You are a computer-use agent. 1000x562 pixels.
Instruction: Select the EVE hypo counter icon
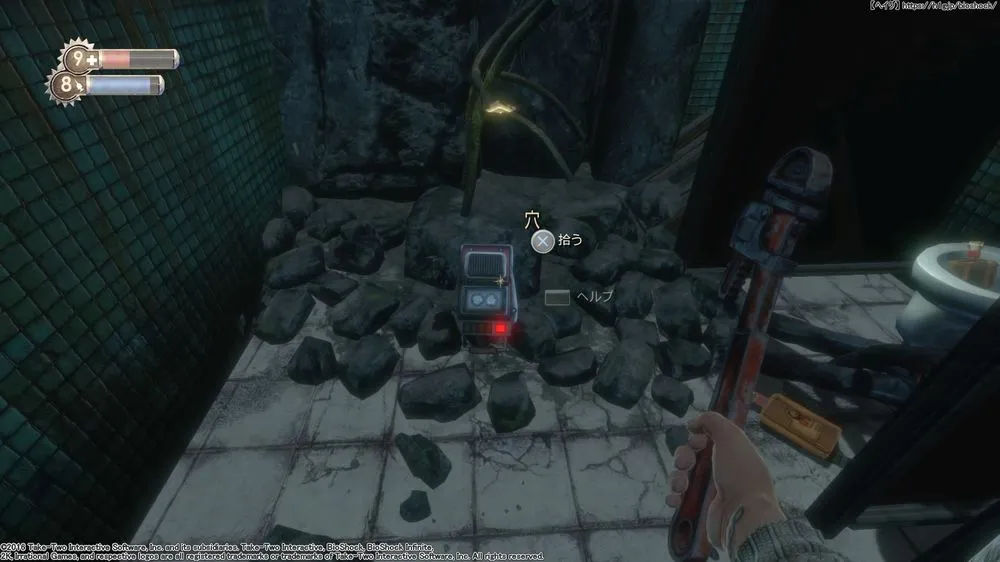[70, 86]
